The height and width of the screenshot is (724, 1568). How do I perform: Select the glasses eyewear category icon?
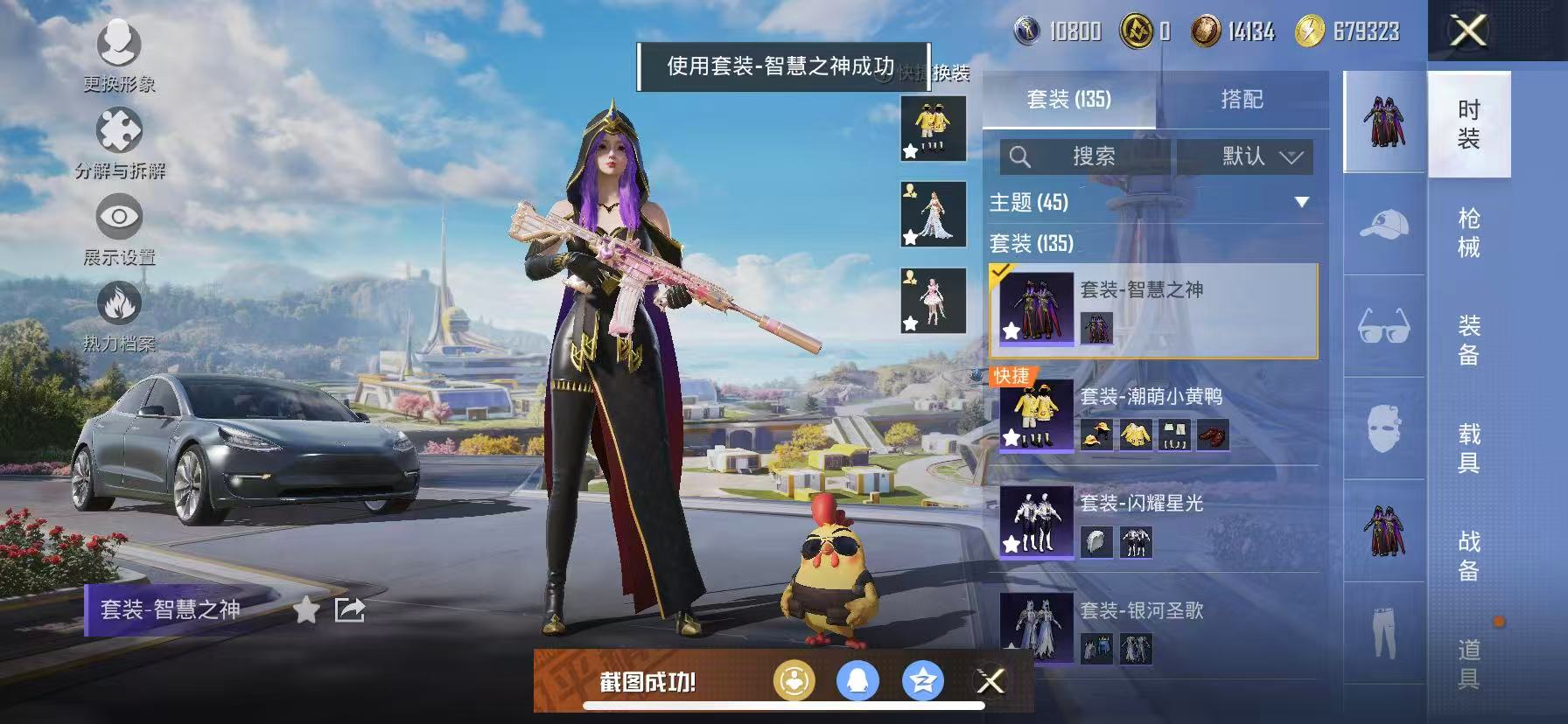tap(1384, 326)
